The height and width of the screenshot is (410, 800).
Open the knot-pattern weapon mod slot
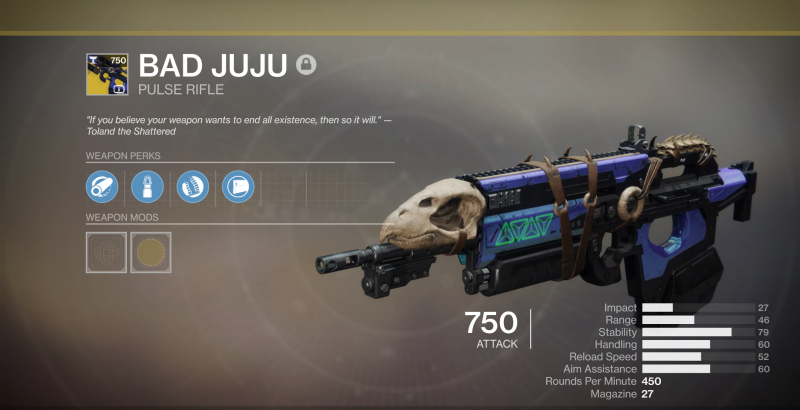point(106,252)
